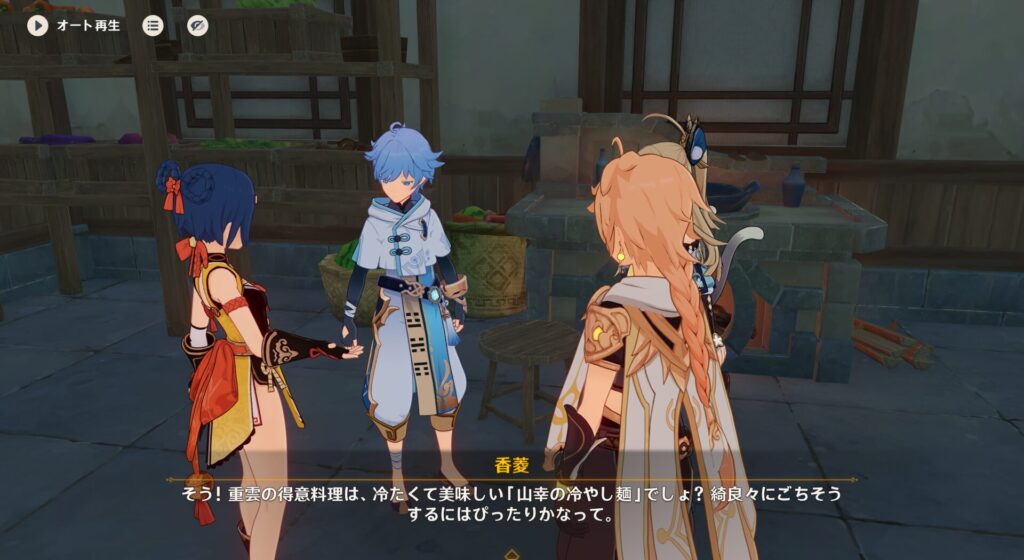Hide the dialogue interface with eye icon
The width and height of the screenshot is (1024, 560).
pos(197,26)
